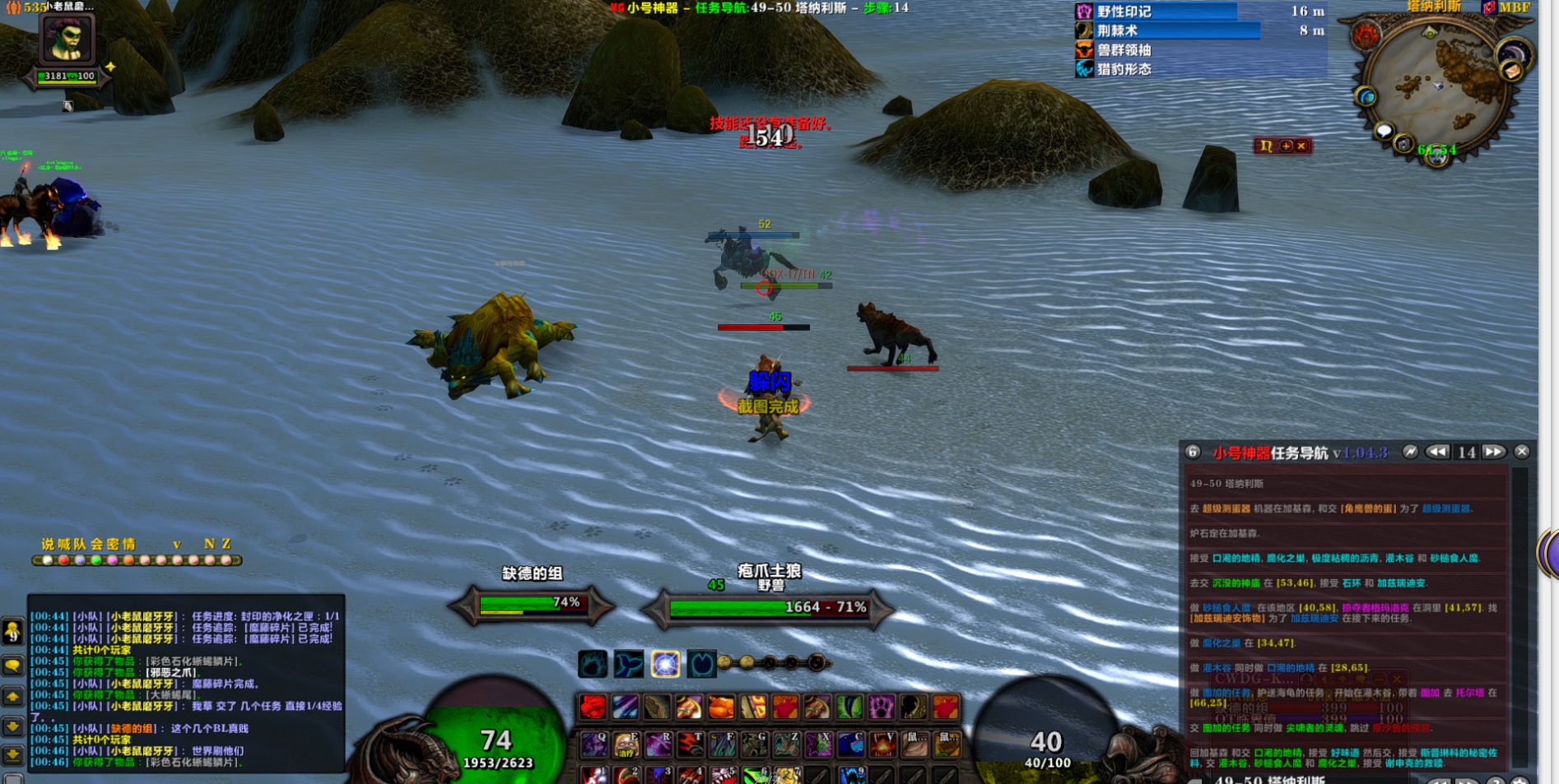Viewport: 1559px width, 784px height.
Task: Switch to the bear paw form
Action: click(593, 663)
